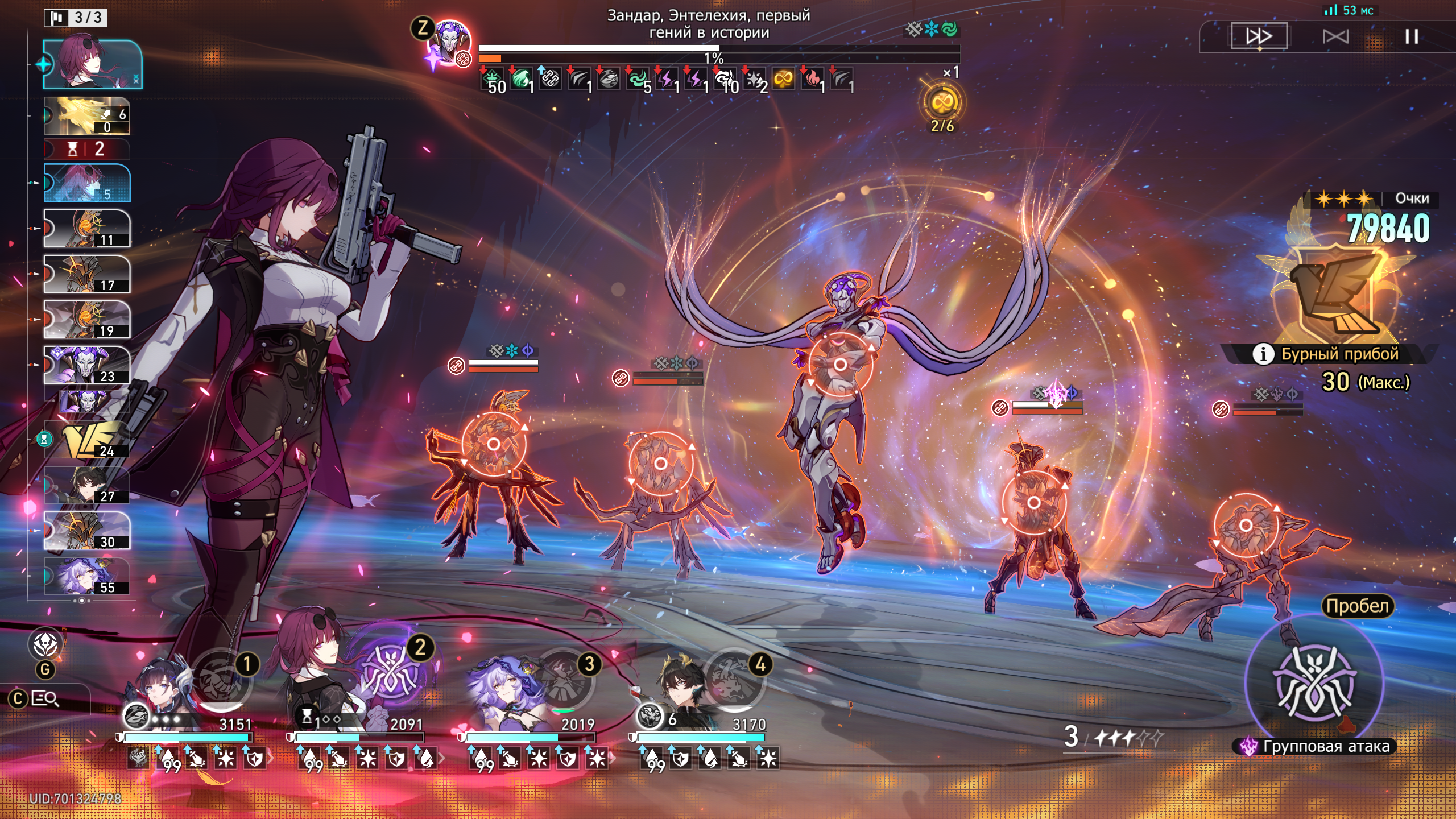Pause the battle

point(1411,37)
